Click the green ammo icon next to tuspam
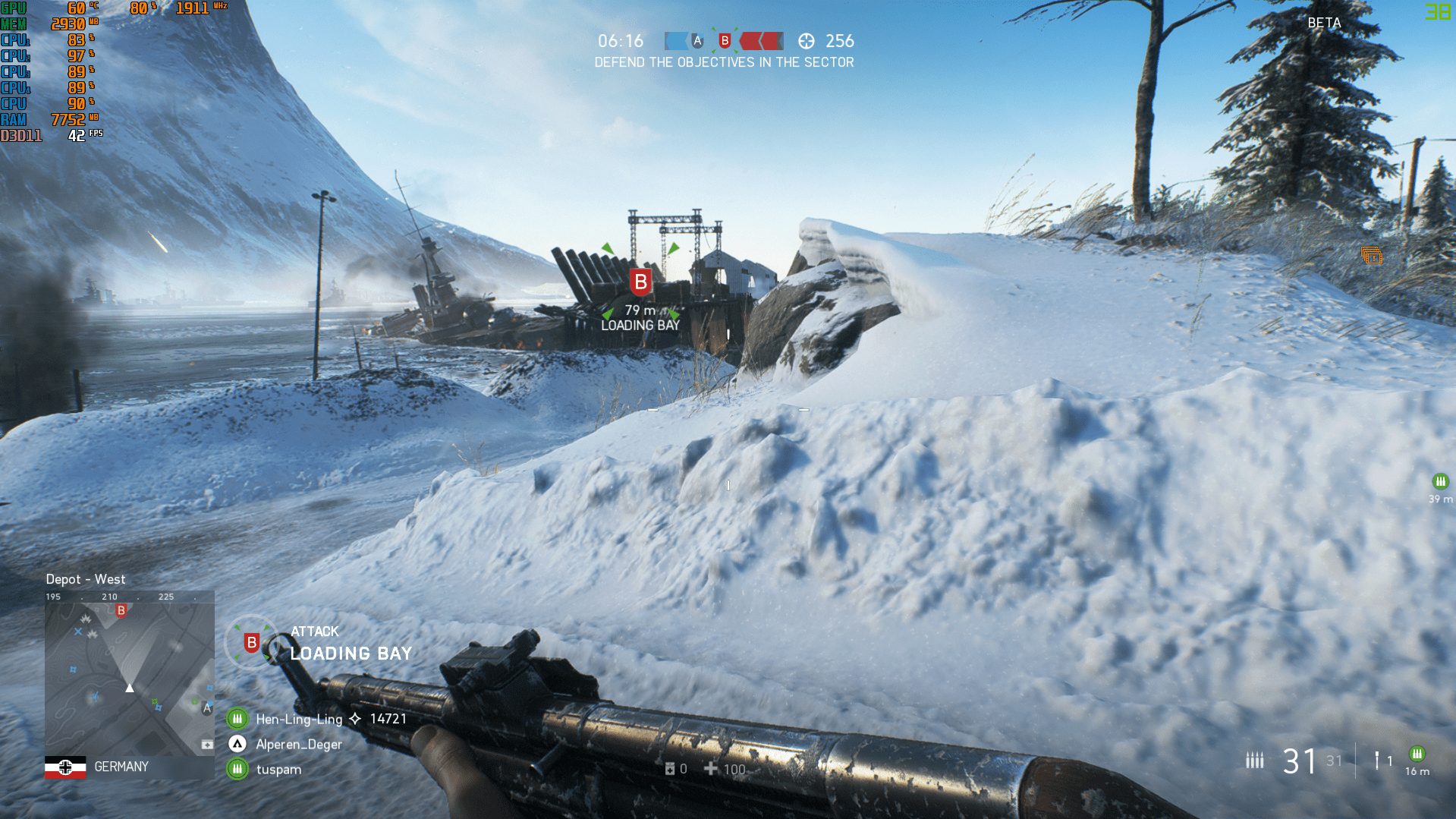This screenshot has width=1456, height=819. 237,769
